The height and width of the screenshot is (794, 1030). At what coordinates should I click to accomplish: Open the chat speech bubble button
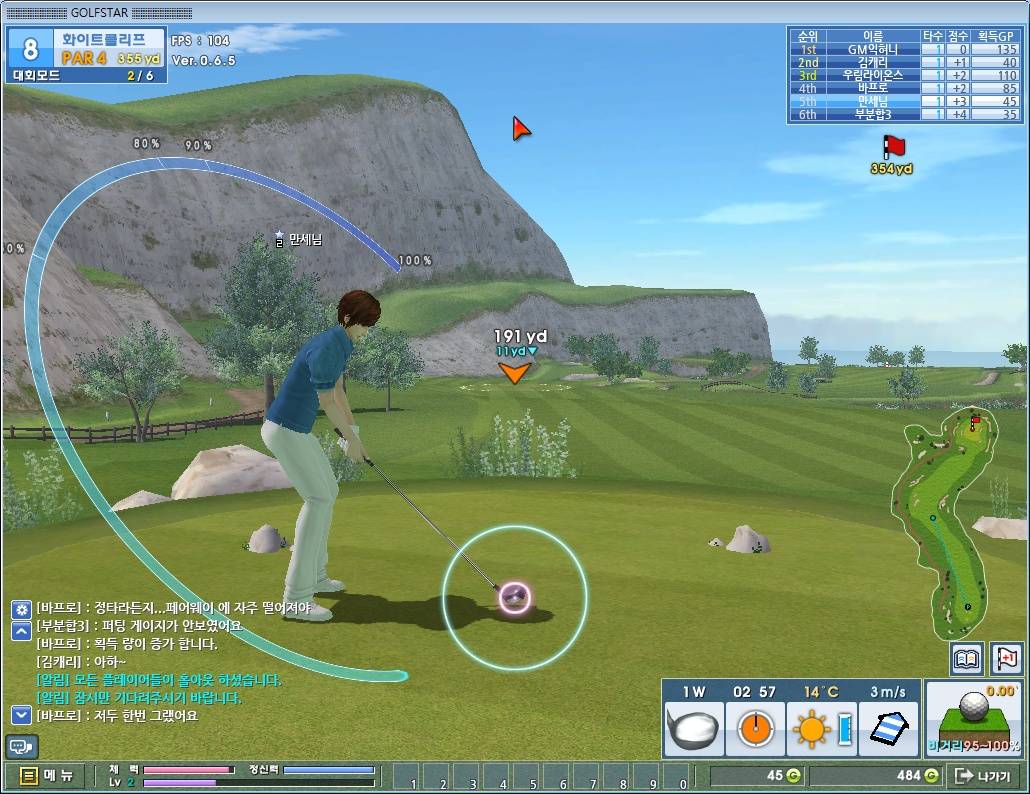[x=21, y=746]
